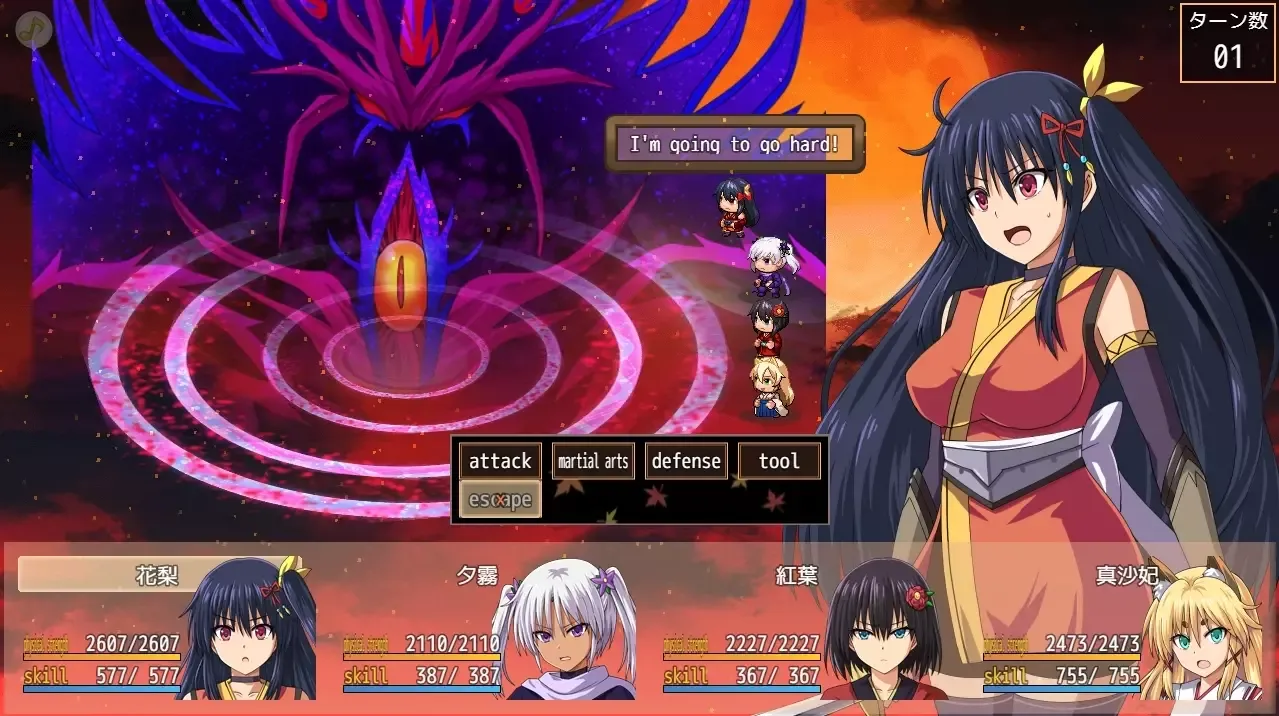
Task: Click the escape command
Action: click(500, 499)
